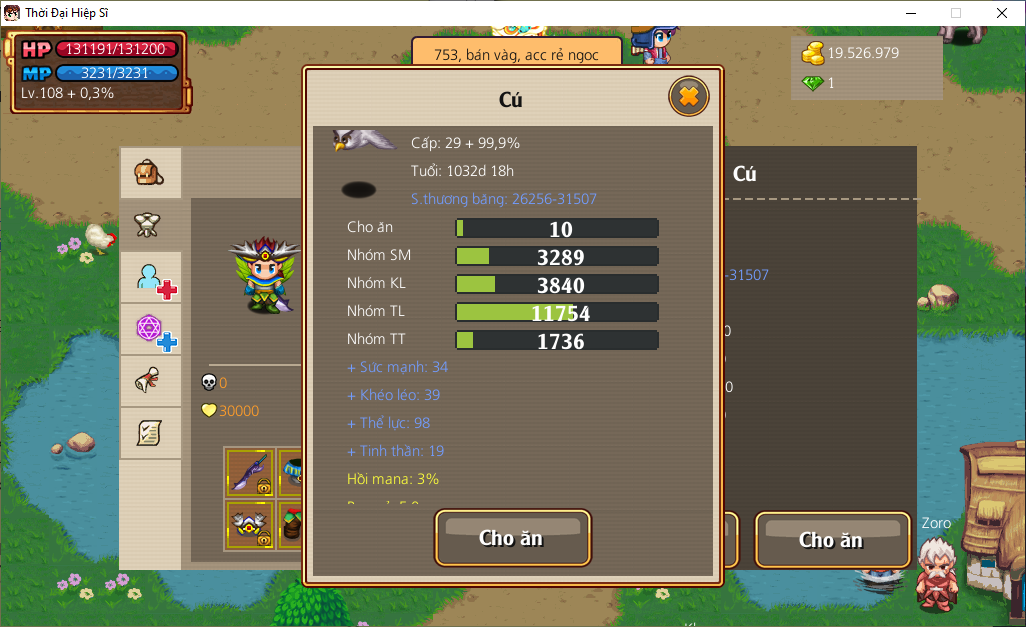Open the backpack inventory tab
Image resolution: width=1026 pixels, height=627 pixels.
[x=150, y=173]
